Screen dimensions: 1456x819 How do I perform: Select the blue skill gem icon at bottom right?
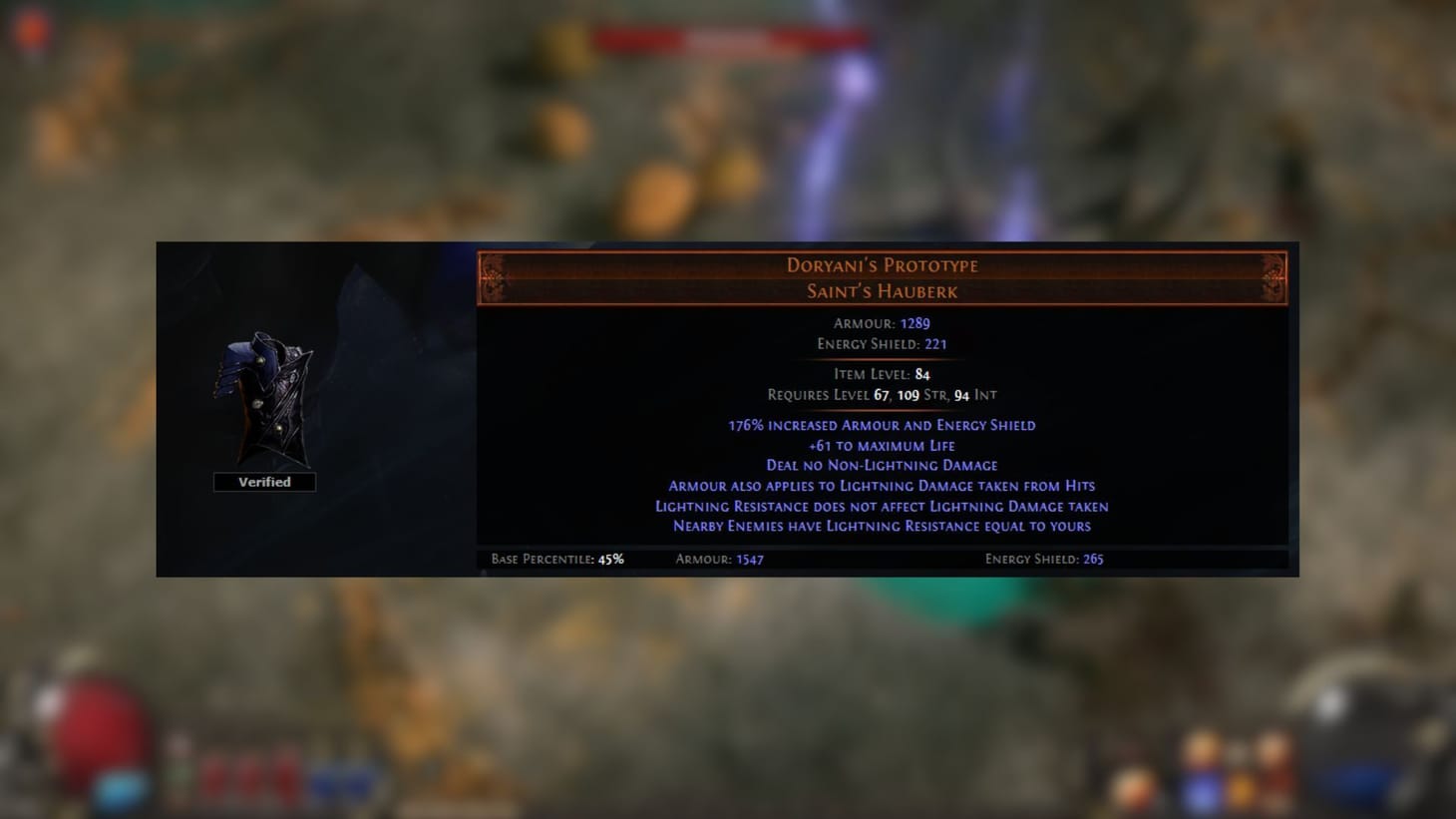pos(1200,793)
